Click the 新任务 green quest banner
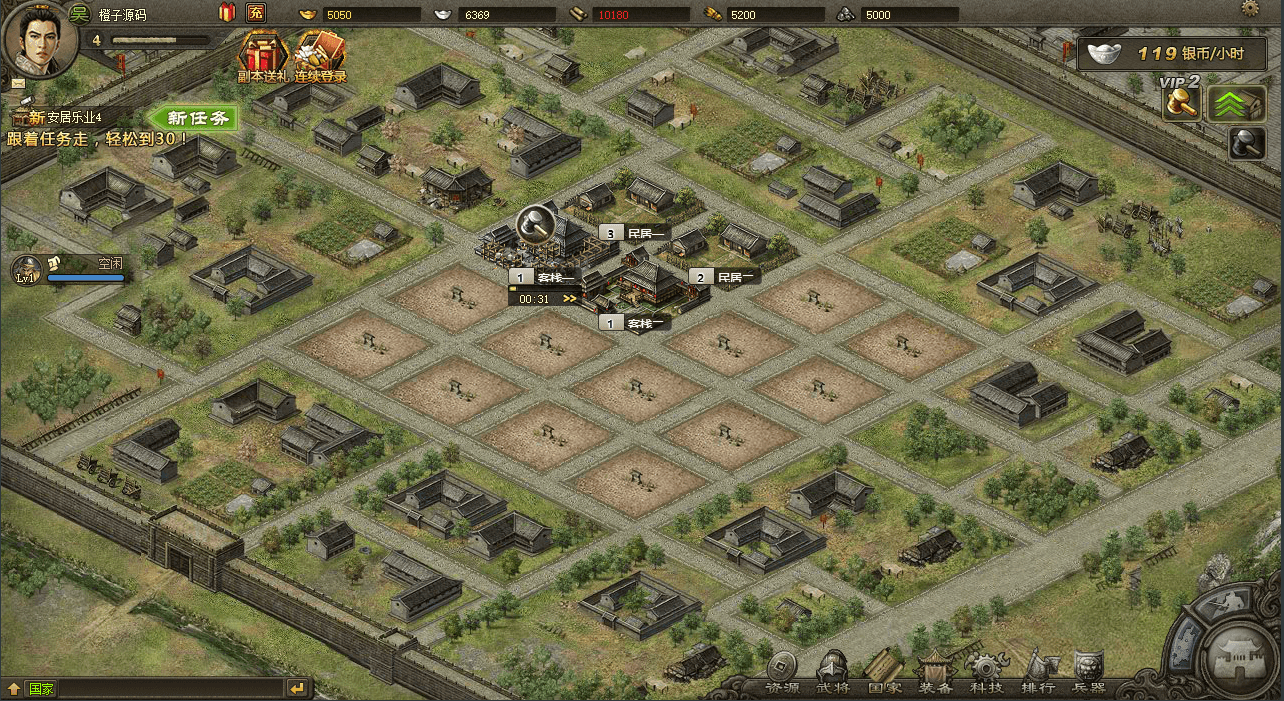 click(x=197, y=118)
